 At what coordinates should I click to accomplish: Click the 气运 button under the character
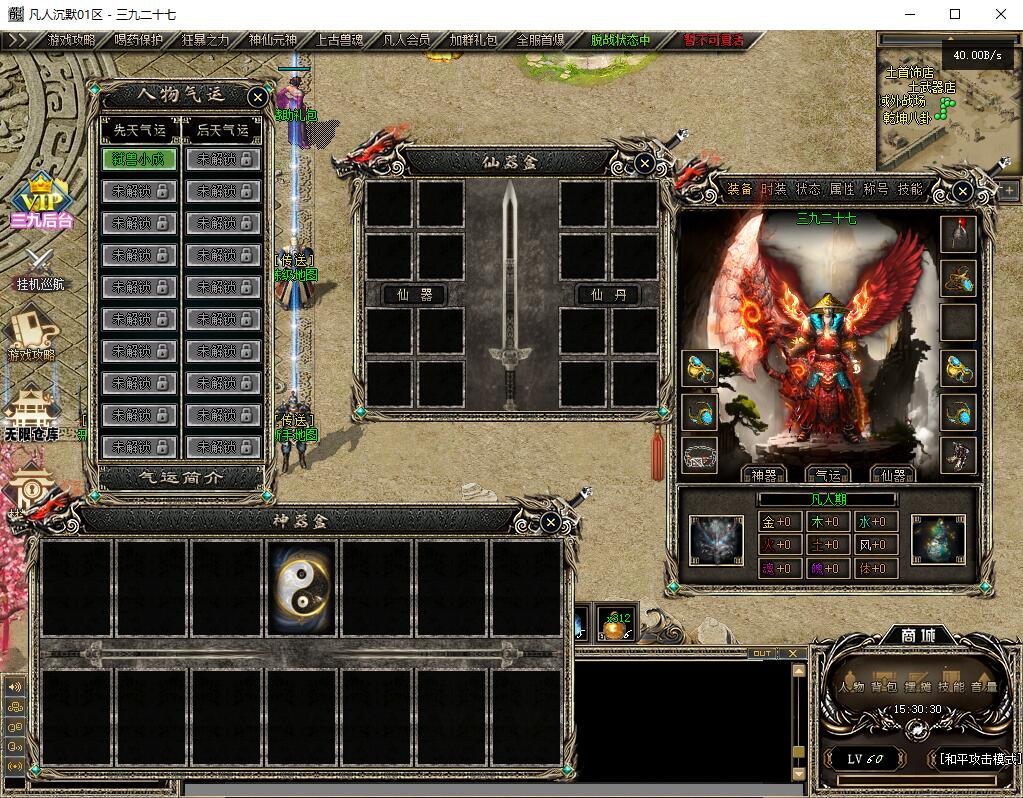(x=827, y=475)
